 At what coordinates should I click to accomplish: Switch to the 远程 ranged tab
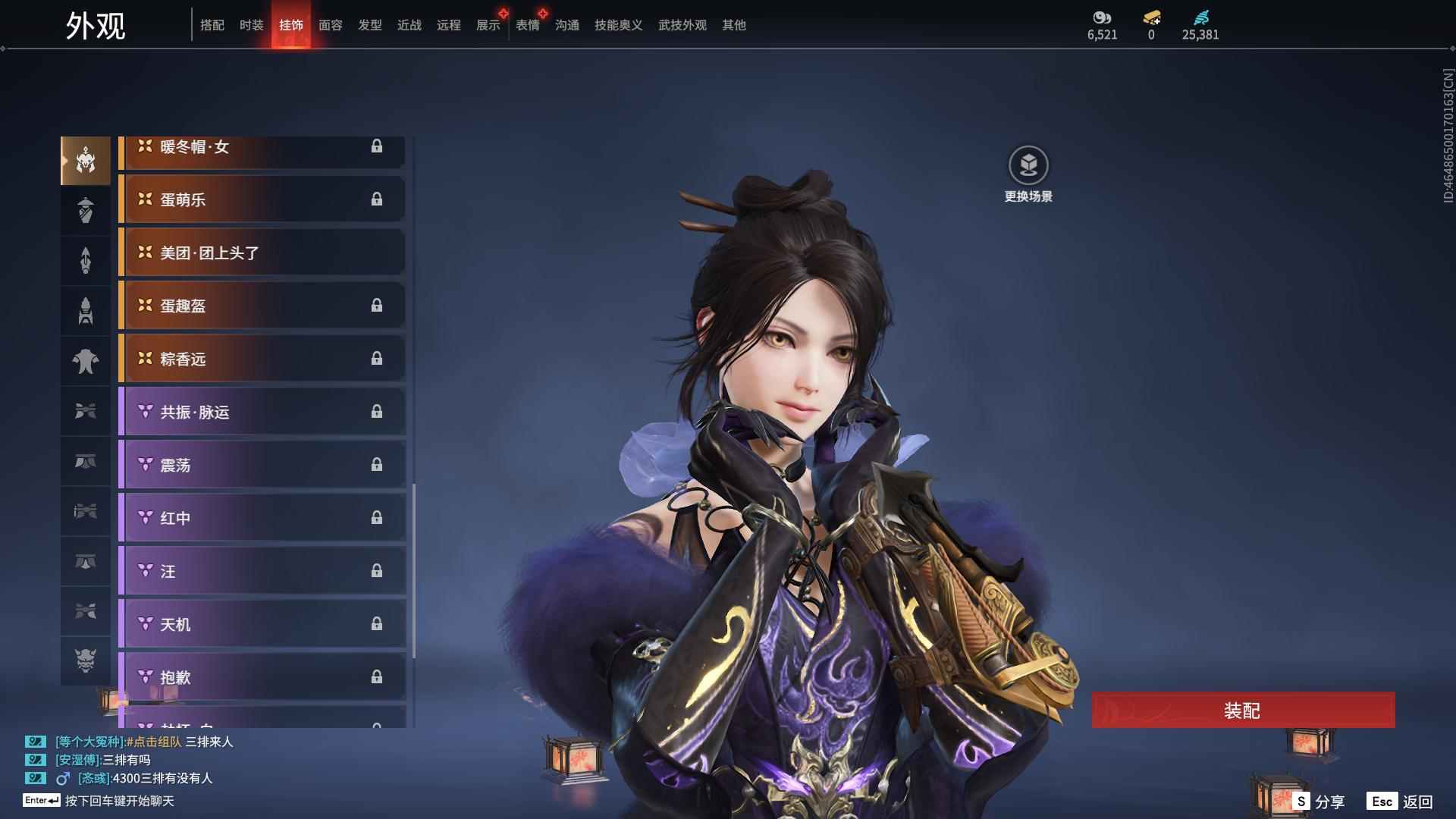click(x=449, y=25)
